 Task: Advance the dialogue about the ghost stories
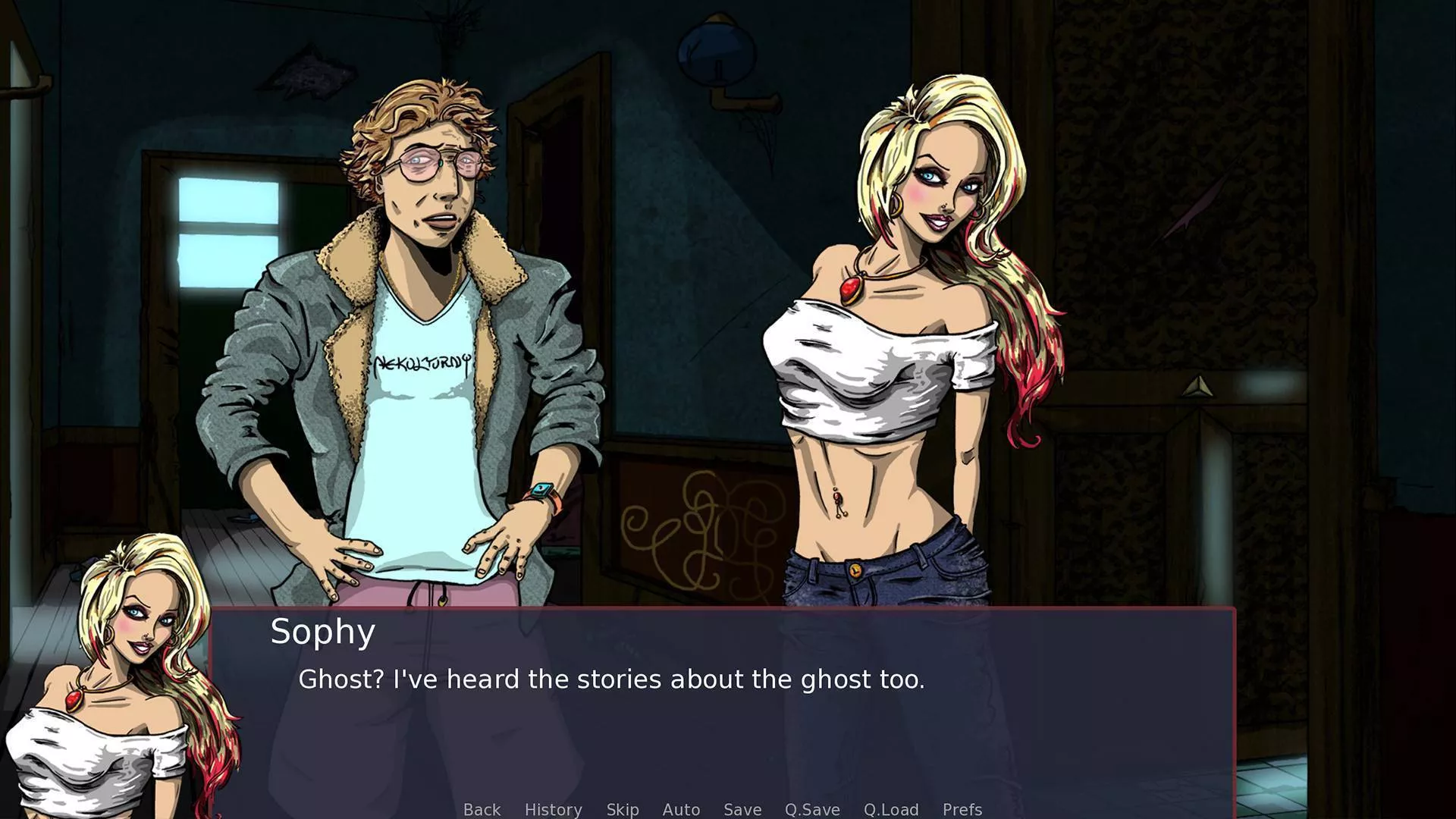point(611,679)
